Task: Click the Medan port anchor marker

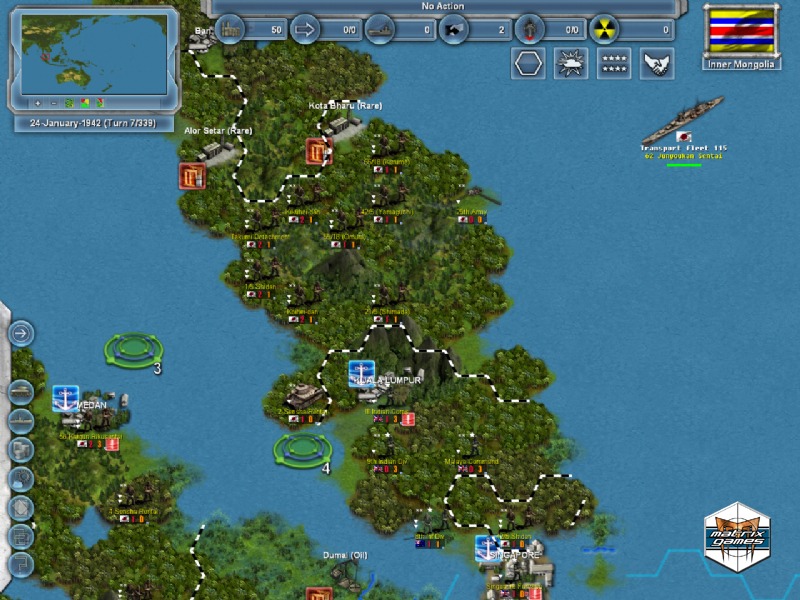Action: pos(66,397)
